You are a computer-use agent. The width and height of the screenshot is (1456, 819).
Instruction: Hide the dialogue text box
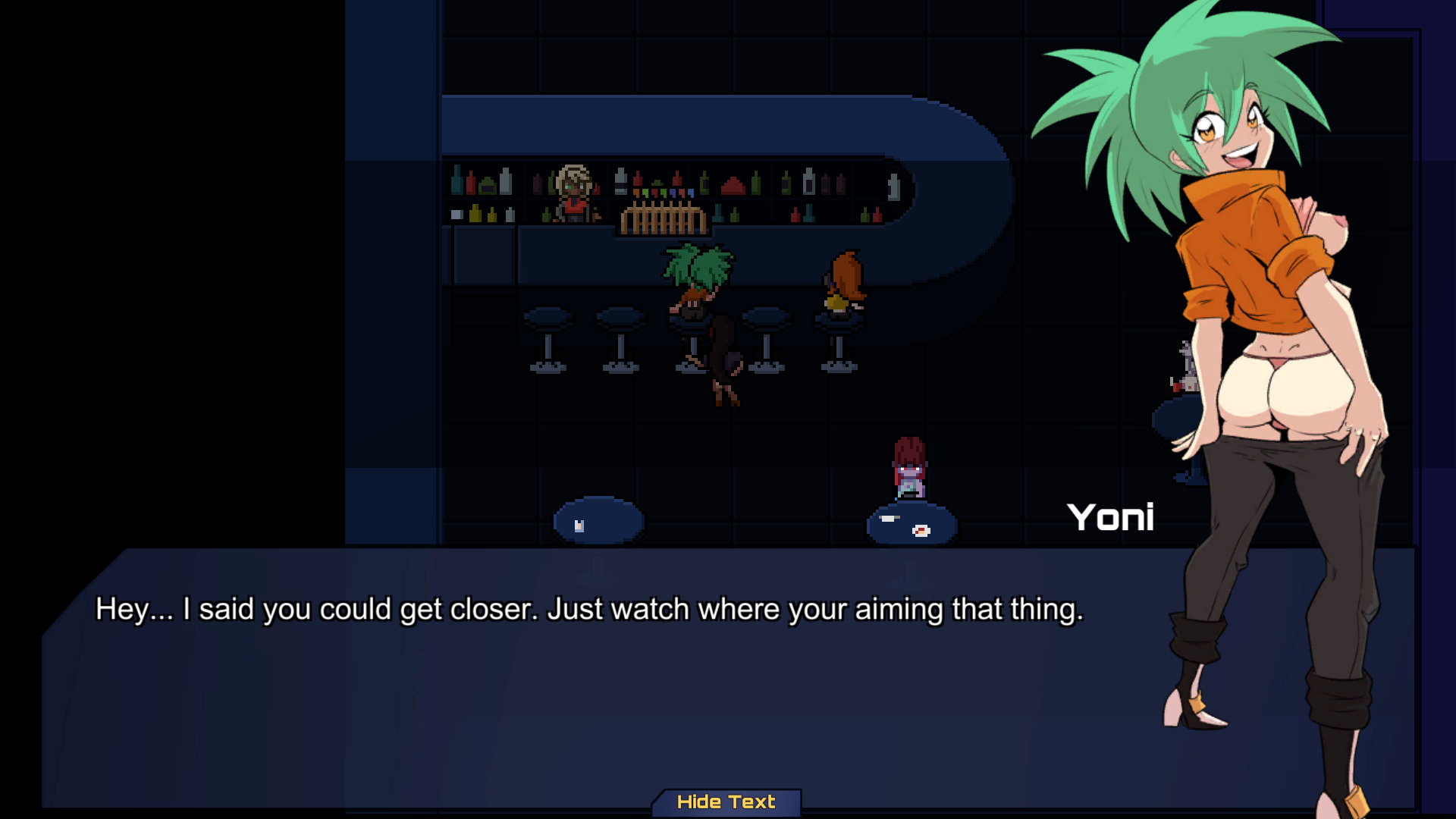click(x=726, y=802)
